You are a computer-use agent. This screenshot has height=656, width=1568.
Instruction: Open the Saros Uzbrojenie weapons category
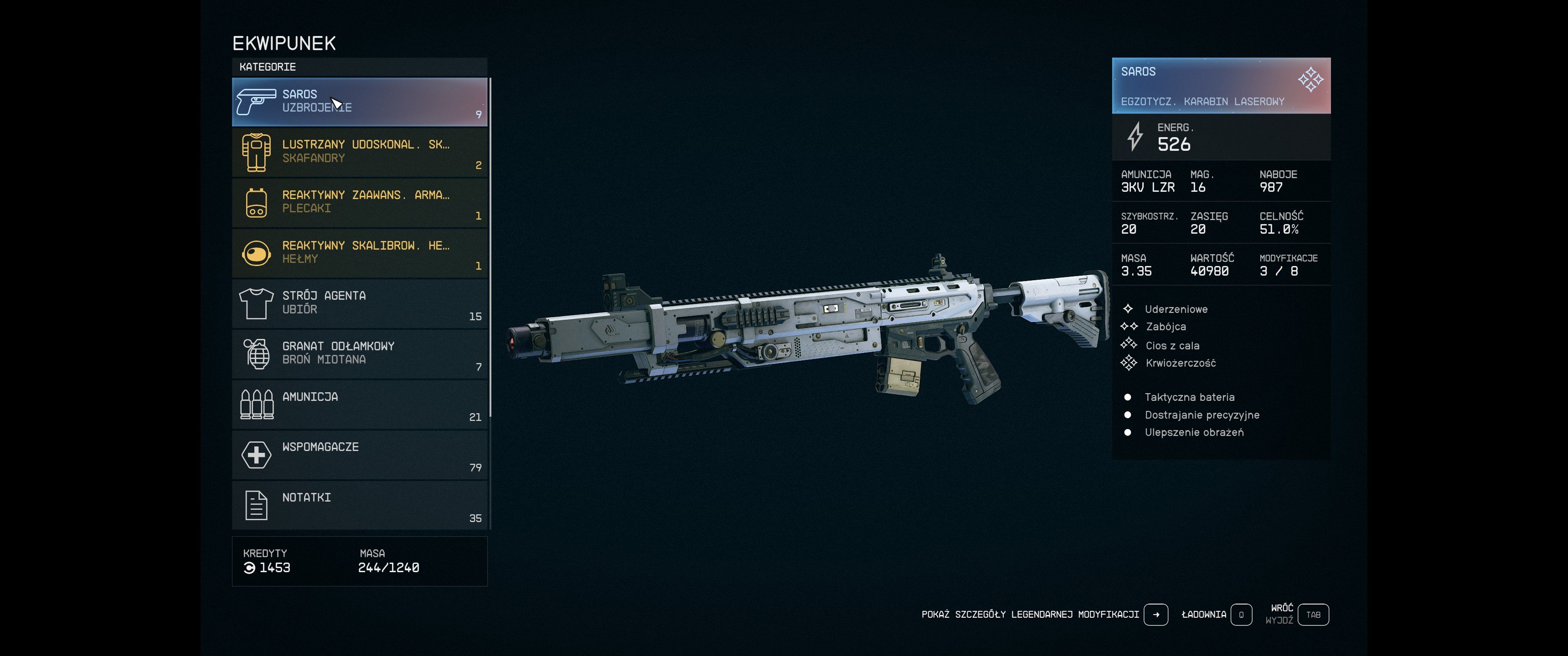[x=359, y=102]
